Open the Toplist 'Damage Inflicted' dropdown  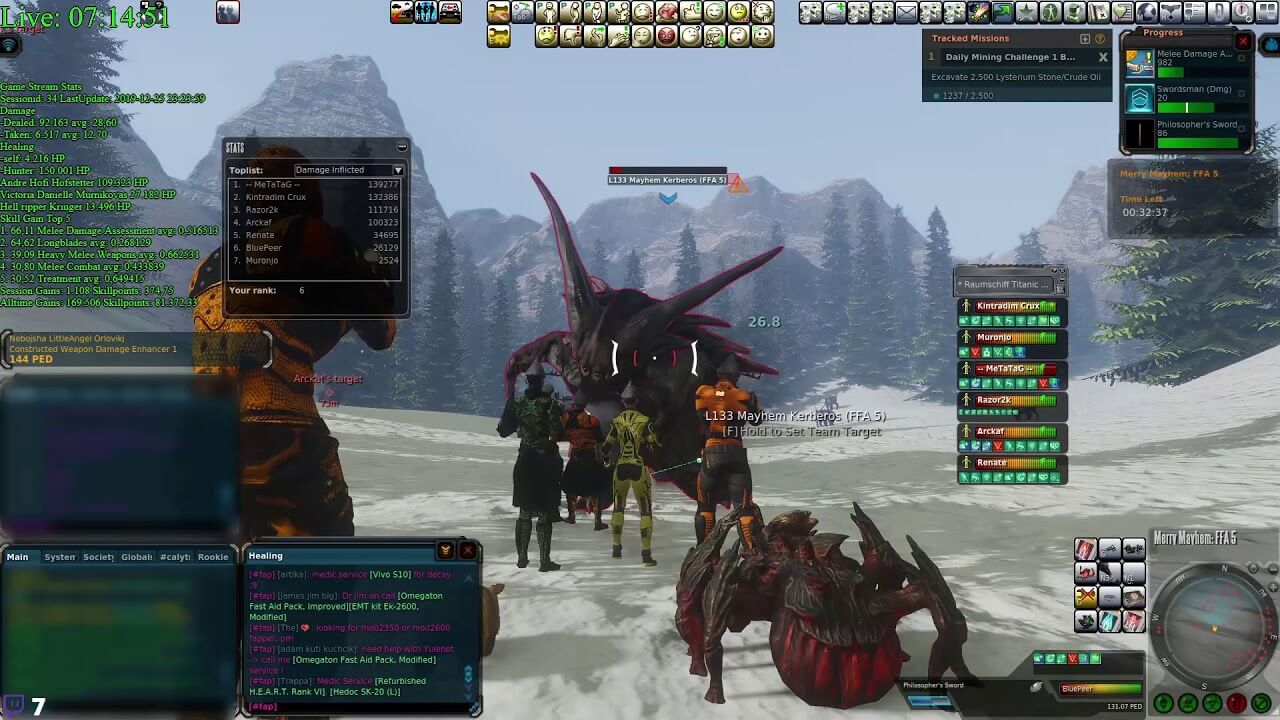[x=348, y=170]
